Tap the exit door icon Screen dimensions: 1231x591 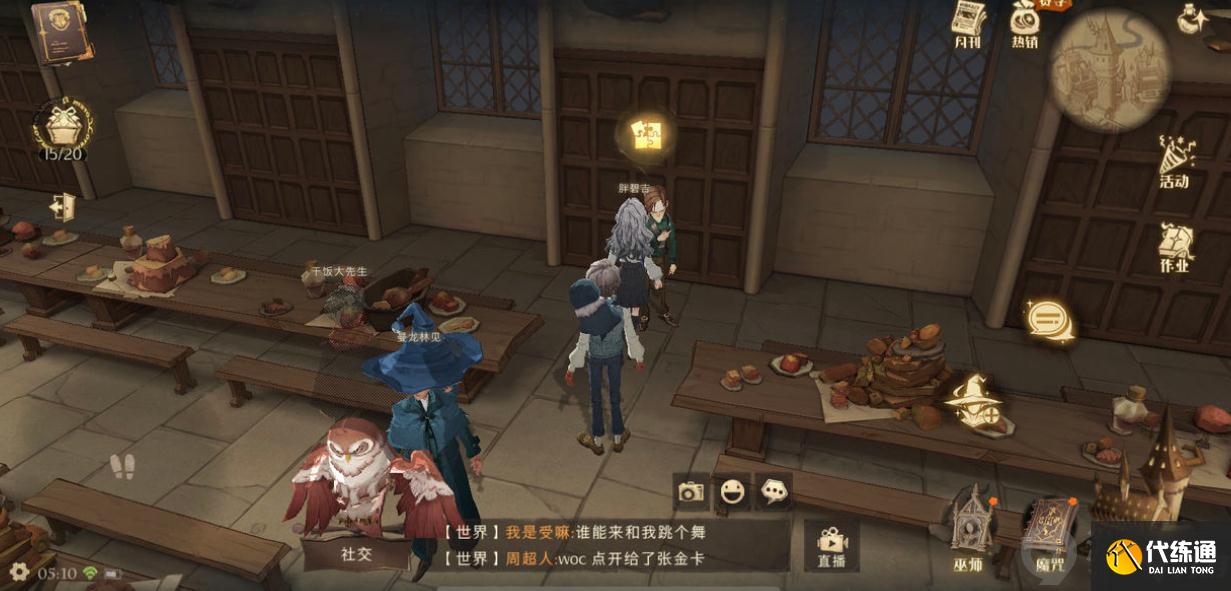click(63, 206)
